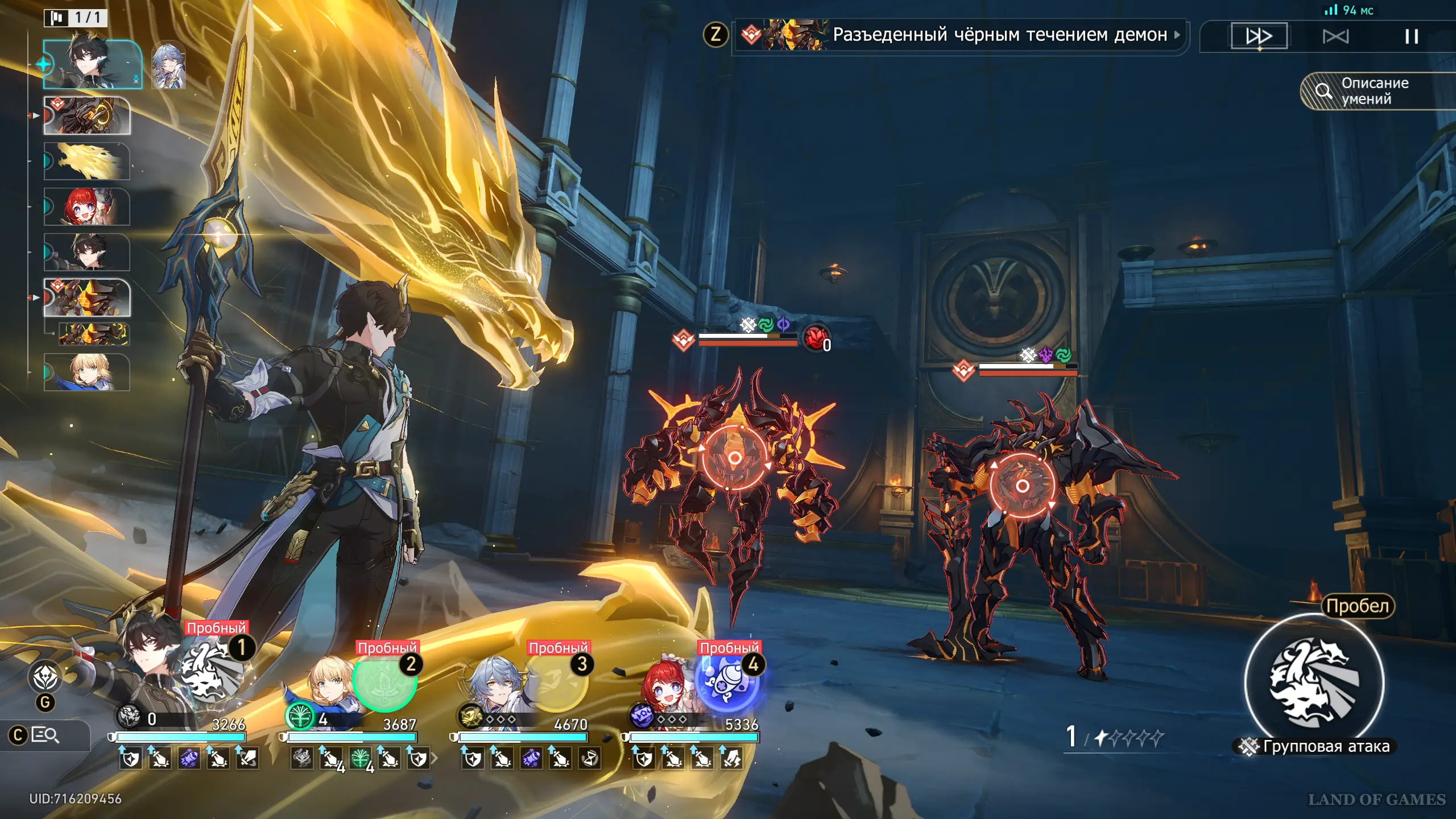Target the left demon's red reticle
The width and height of the screenshot is (1456, 819).
734,458
